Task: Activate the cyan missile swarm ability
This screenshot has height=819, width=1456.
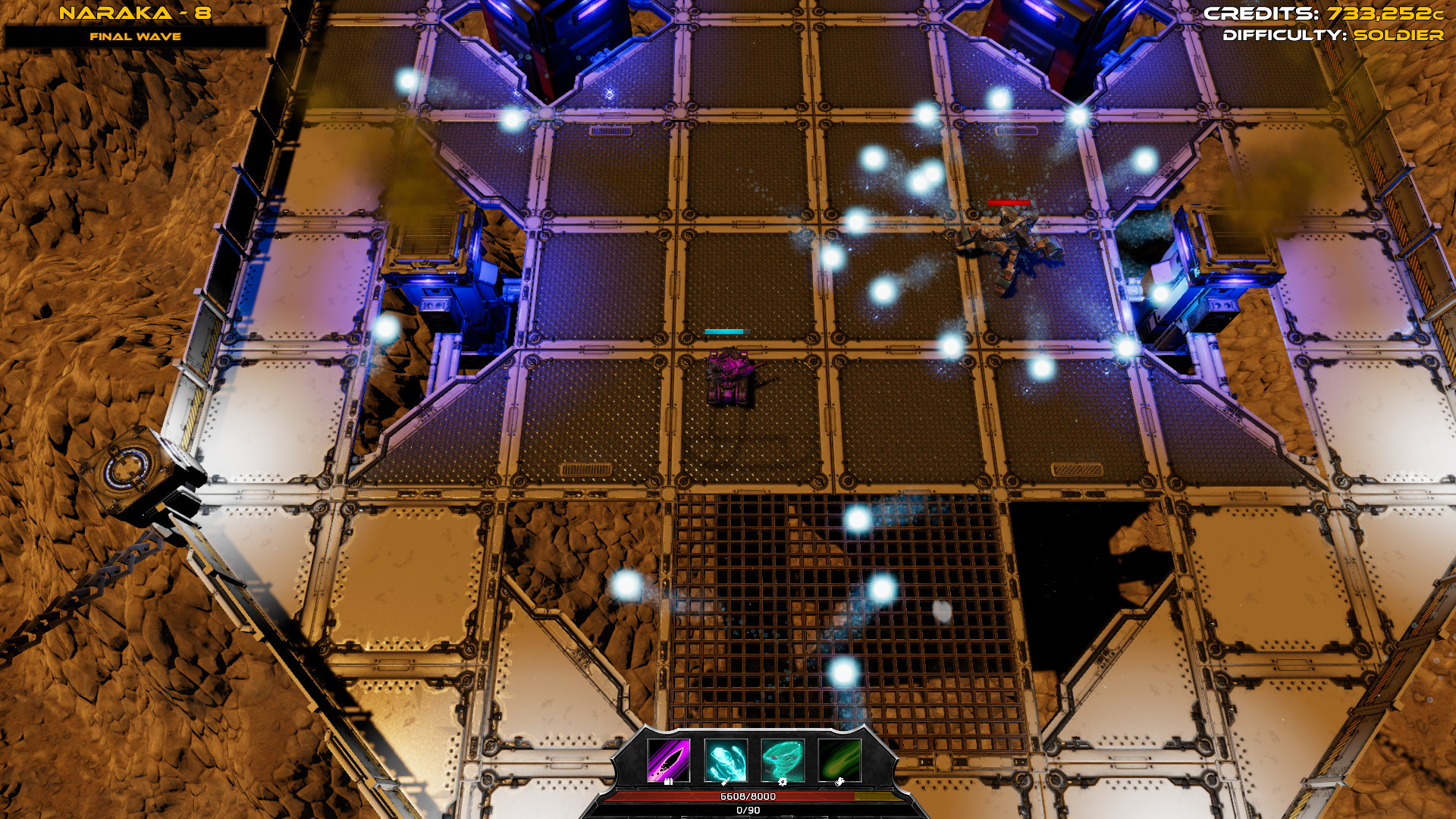Action: [x=726, y=760]
